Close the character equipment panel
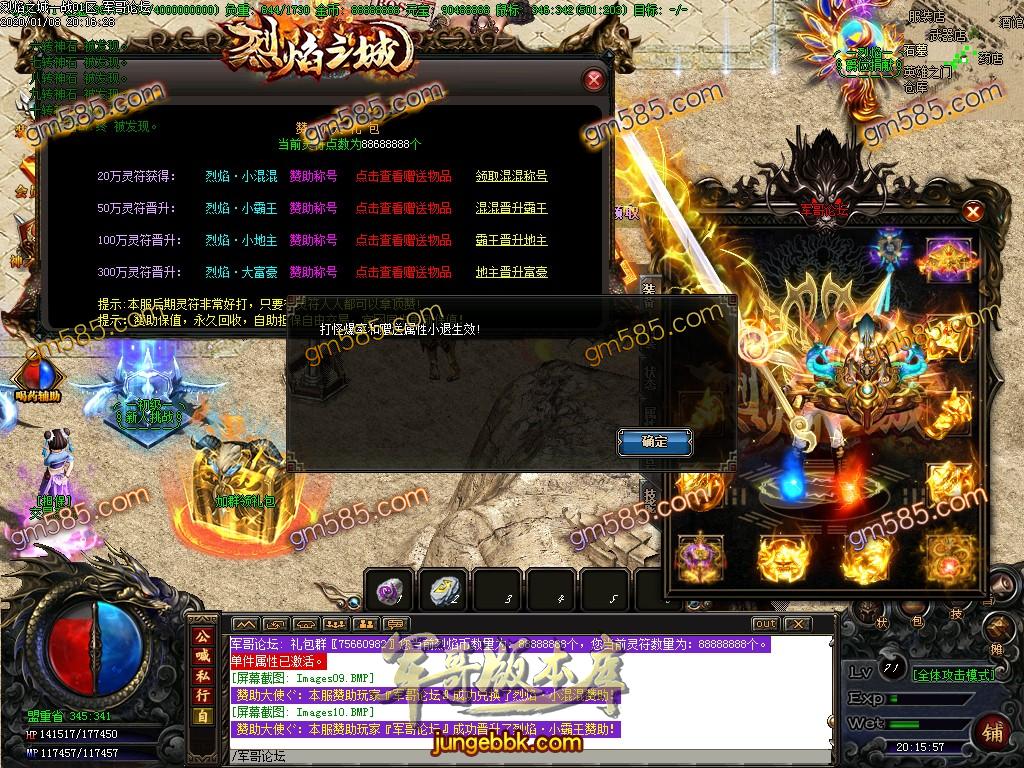The height and width of the screenshot is (768, 1024). coord(972,211)
